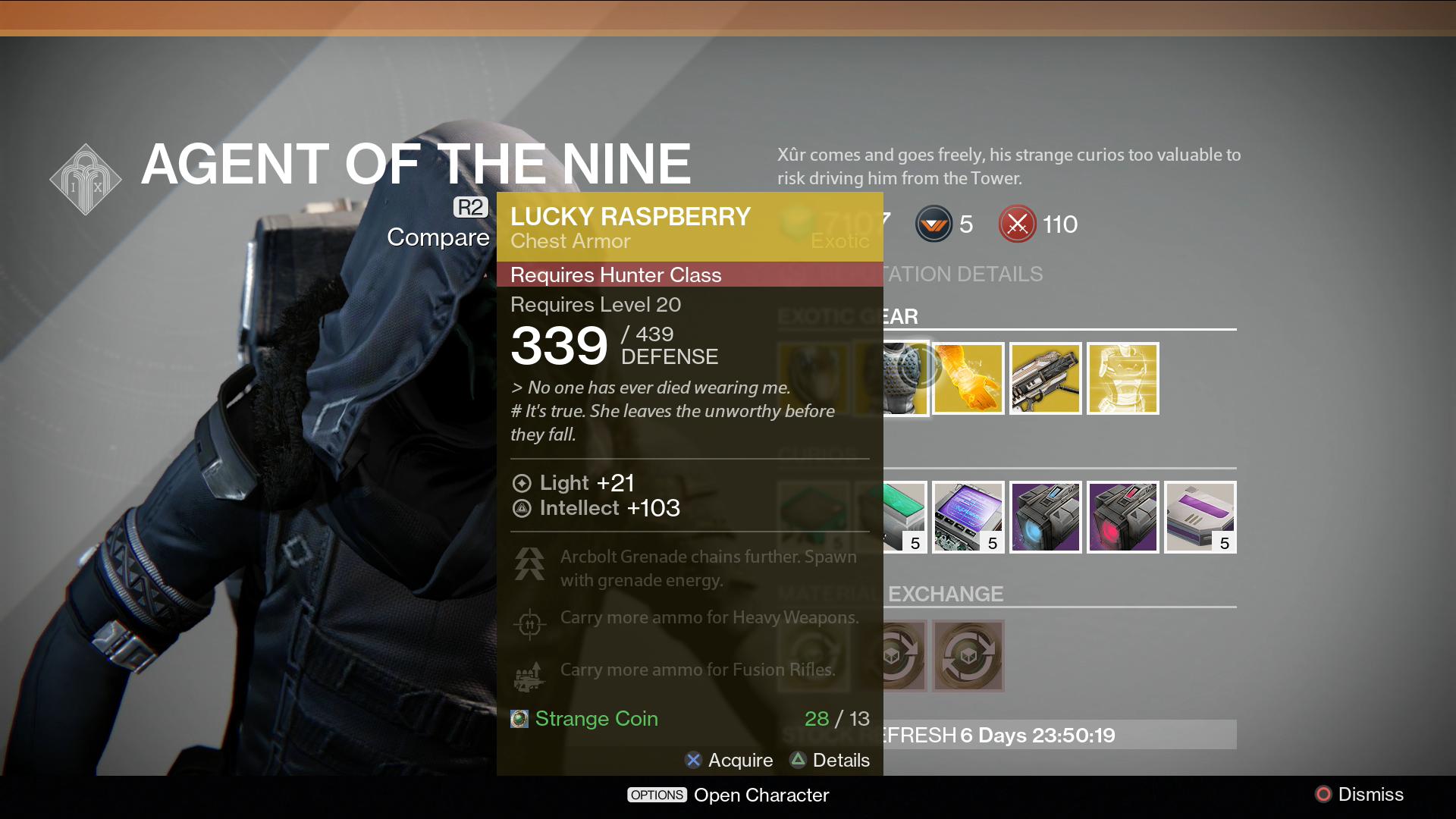The image size is (1456, 819).
Task: Click Acquire to purchase Lucky Raspberry
Action: pos(729,760)
